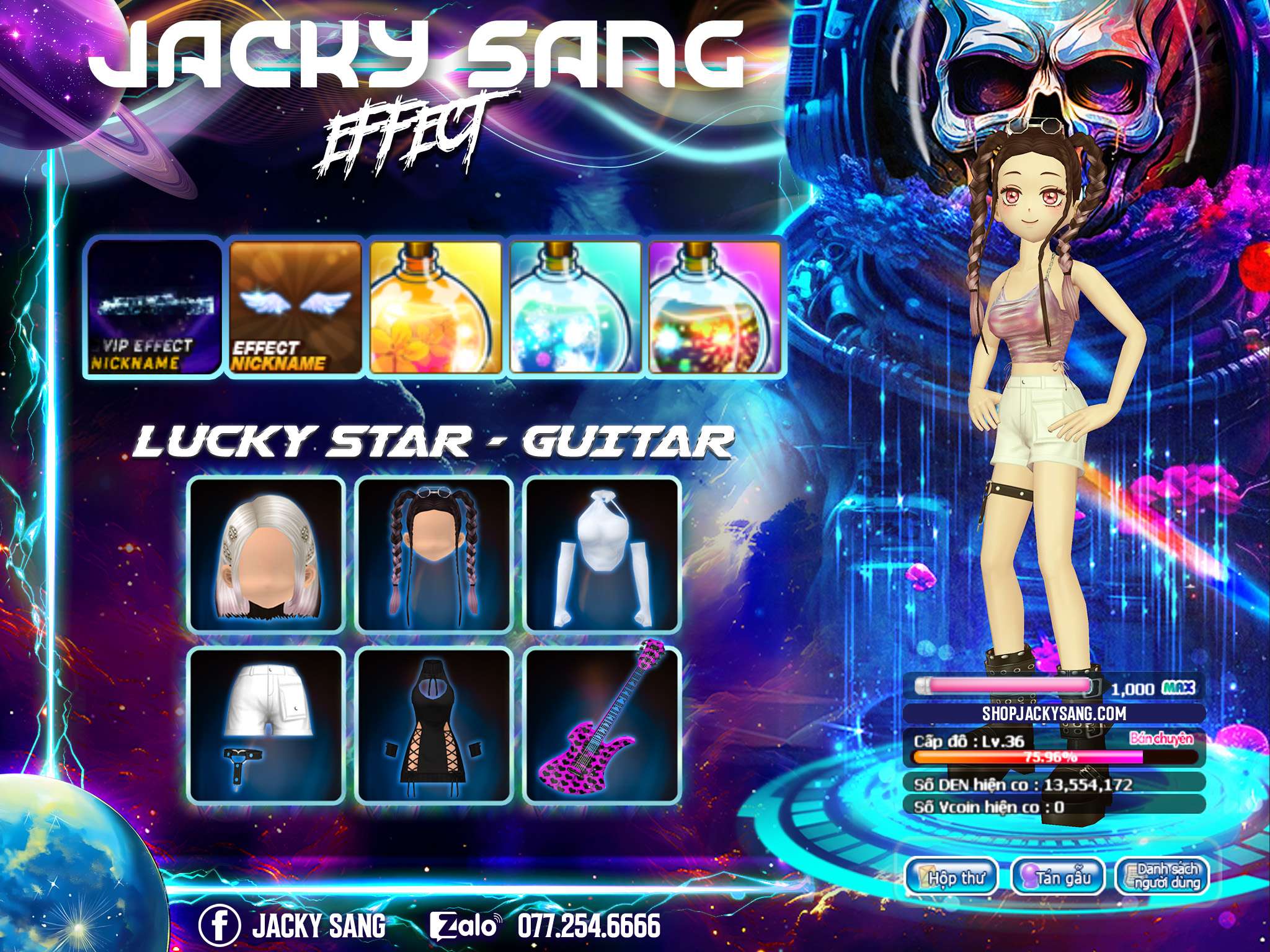
Task: Open Danh sách người dùng user list
Action: coord(1162,877)
